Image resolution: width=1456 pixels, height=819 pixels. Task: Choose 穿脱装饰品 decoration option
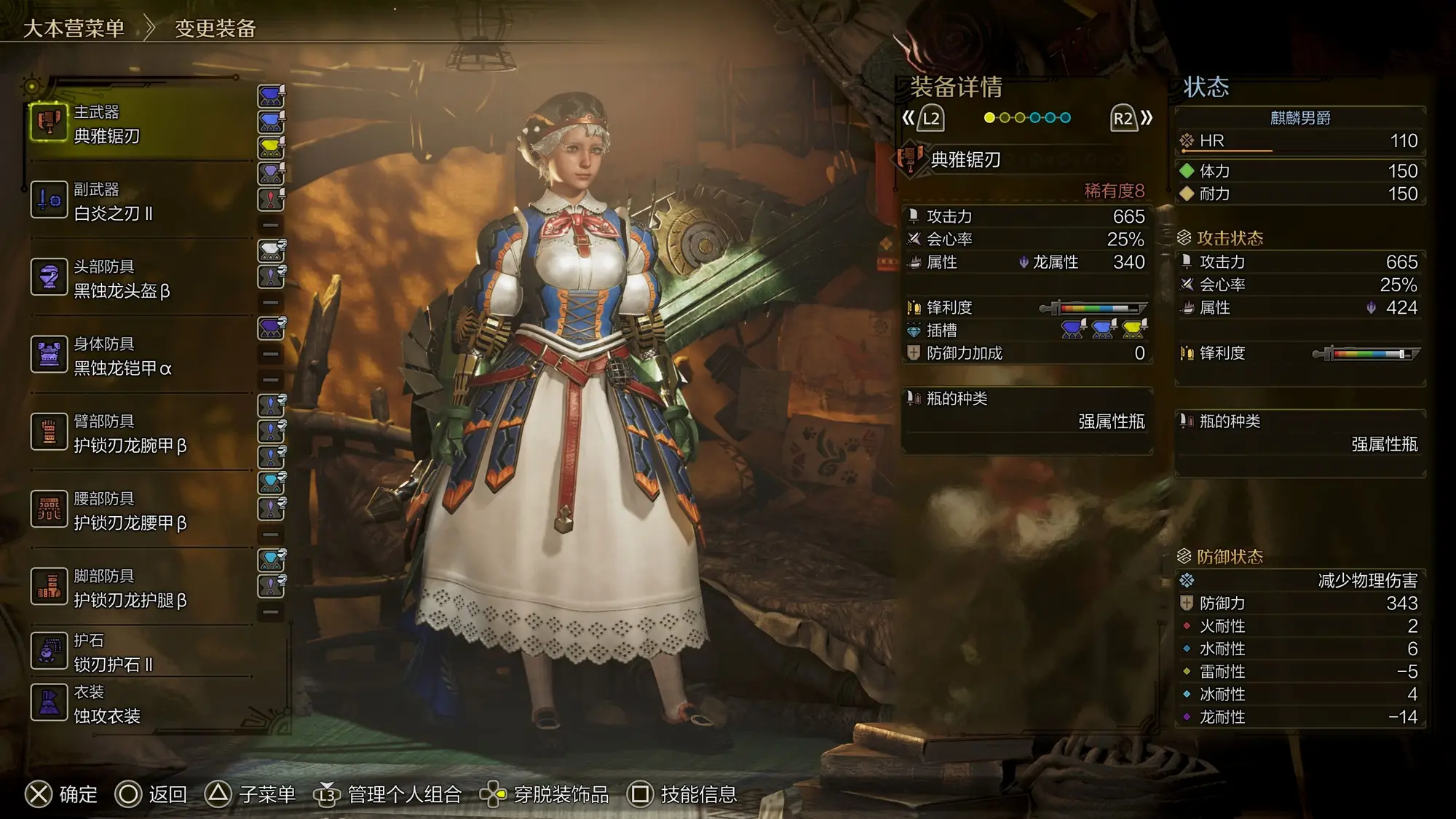coord(545,794)
